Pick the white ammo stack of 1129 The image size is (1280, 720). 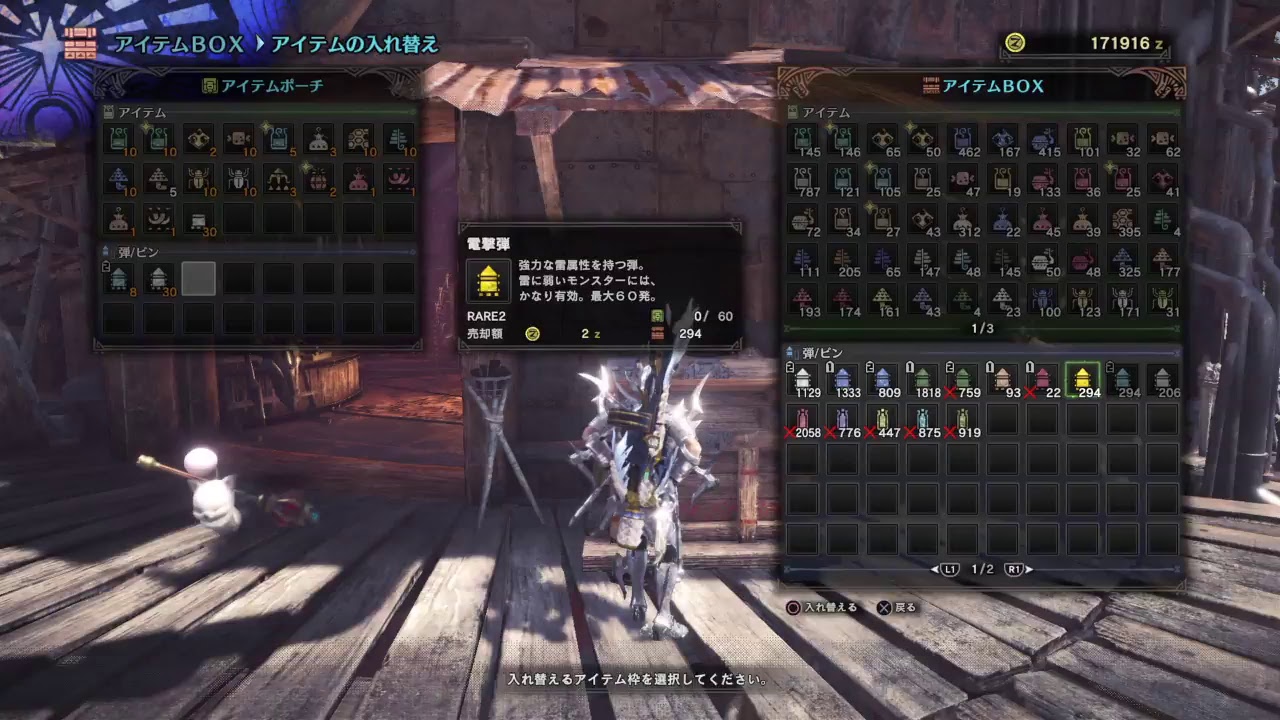(x=802, y=380)
